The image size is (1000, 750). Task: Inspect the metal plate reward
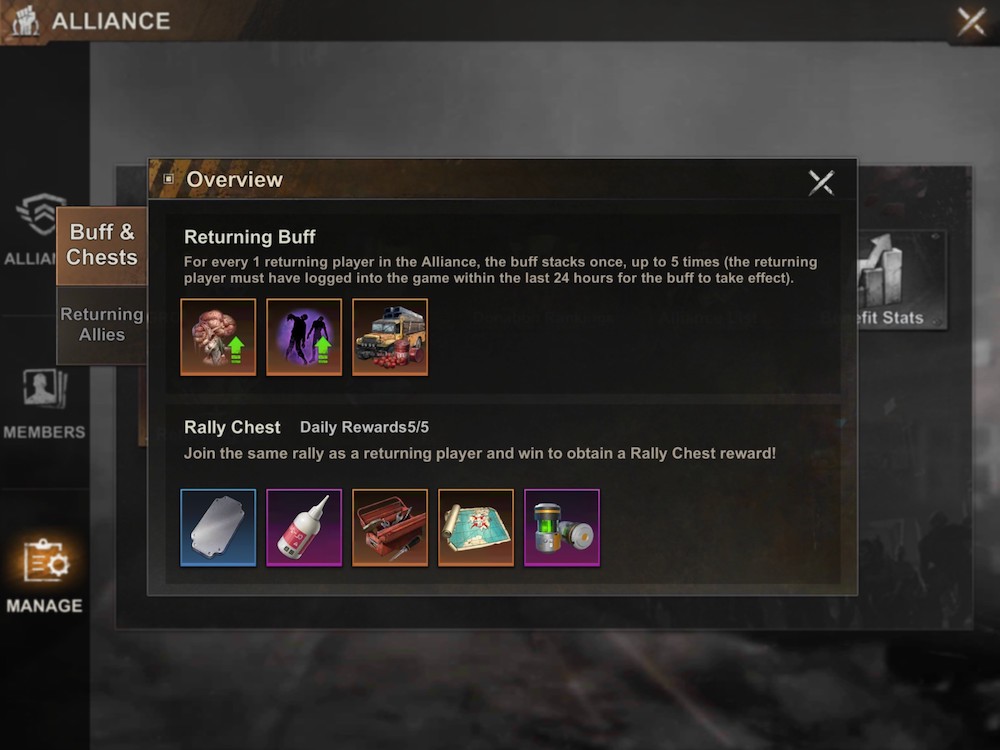(218, 527)
